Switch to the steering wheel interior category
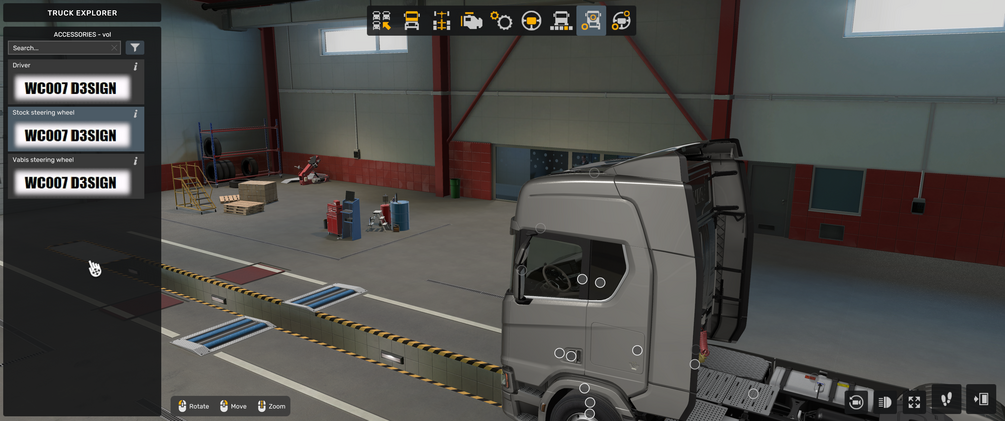Viewport: 1005px width, 421px height. click(x=531, y=21)
